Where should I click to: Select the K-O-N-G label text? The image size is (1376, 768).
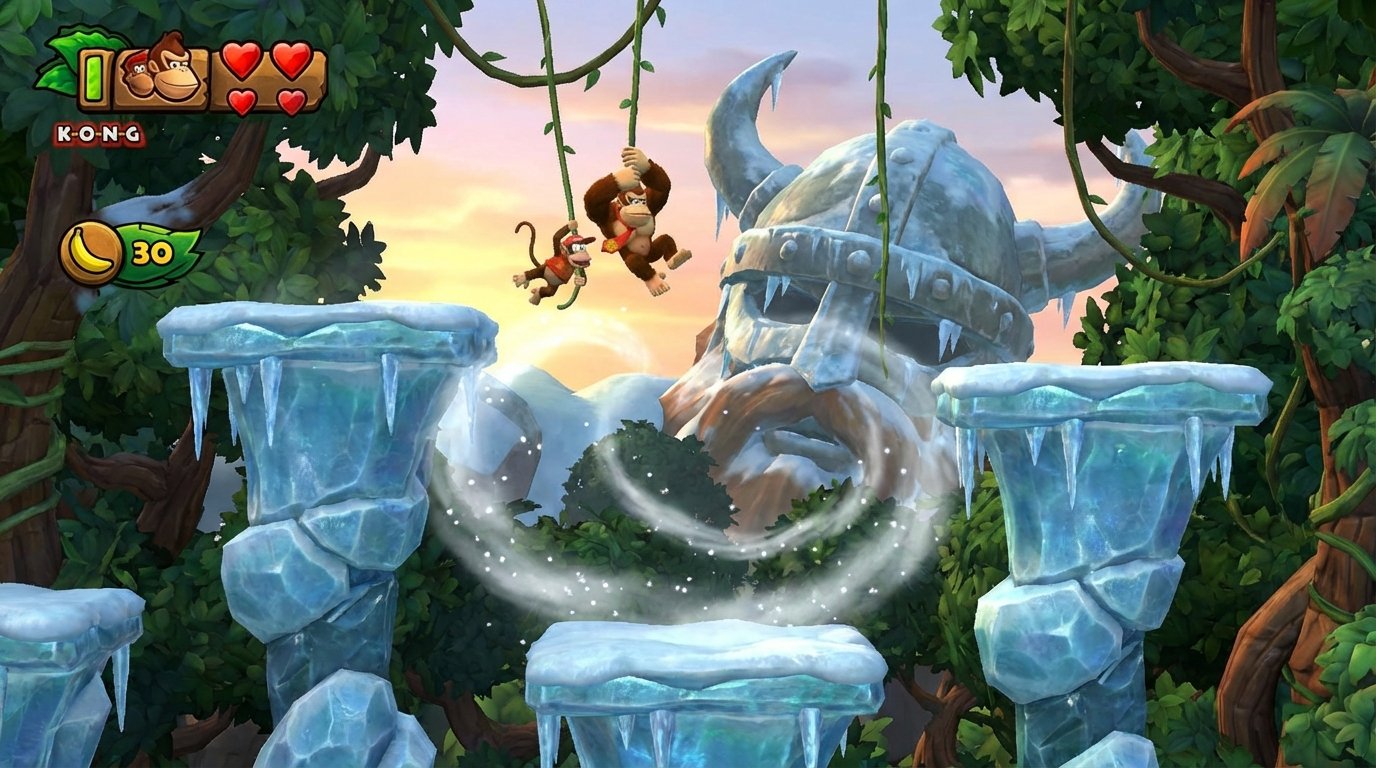point(97,133)
